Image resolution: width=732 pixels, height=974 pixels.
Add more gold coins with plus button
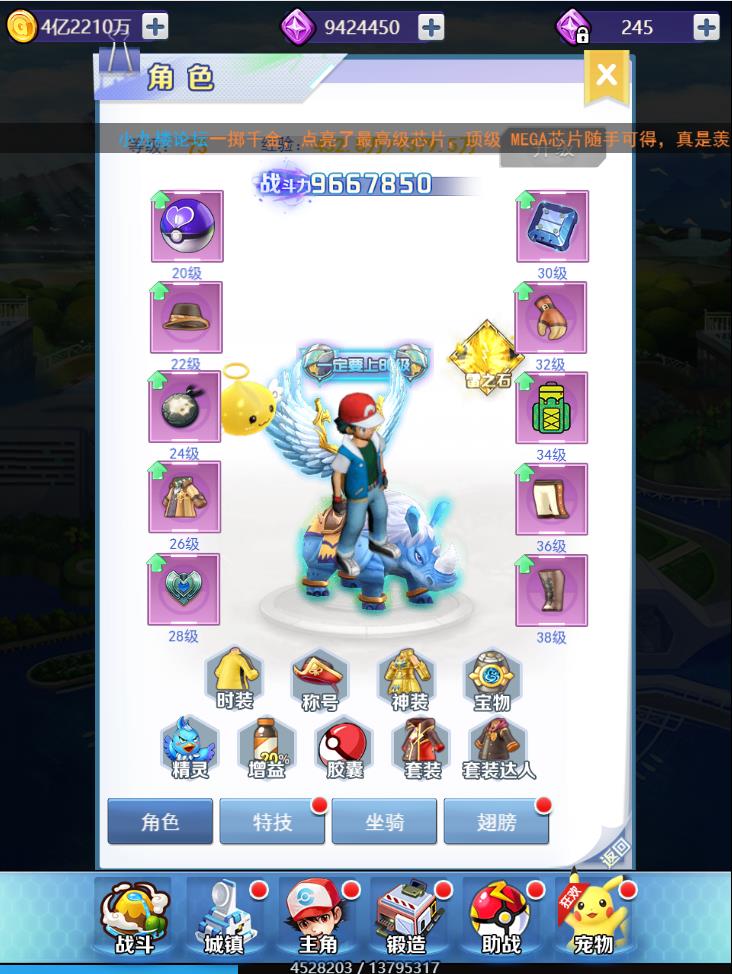tap(155, 27)
